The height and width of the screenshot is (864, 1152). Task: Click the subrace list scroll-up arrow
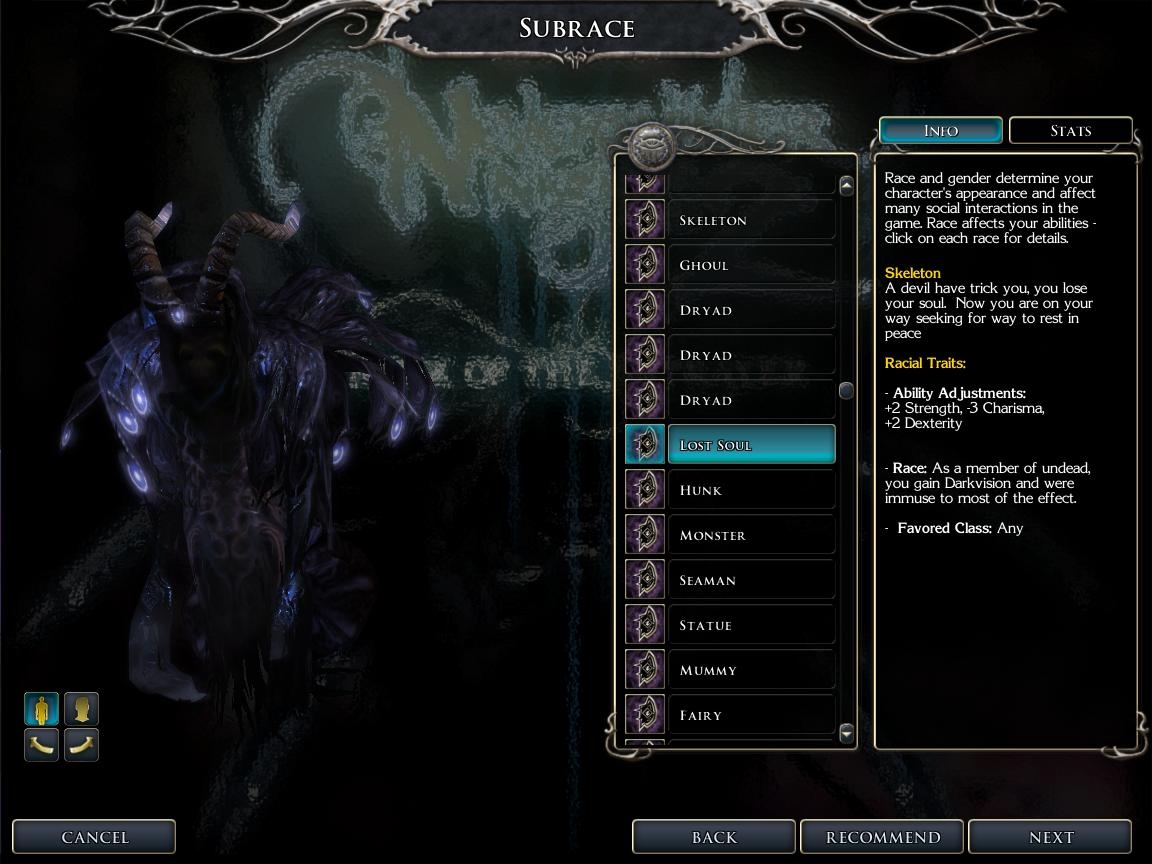pyautogui.click(x=846, y=186)
